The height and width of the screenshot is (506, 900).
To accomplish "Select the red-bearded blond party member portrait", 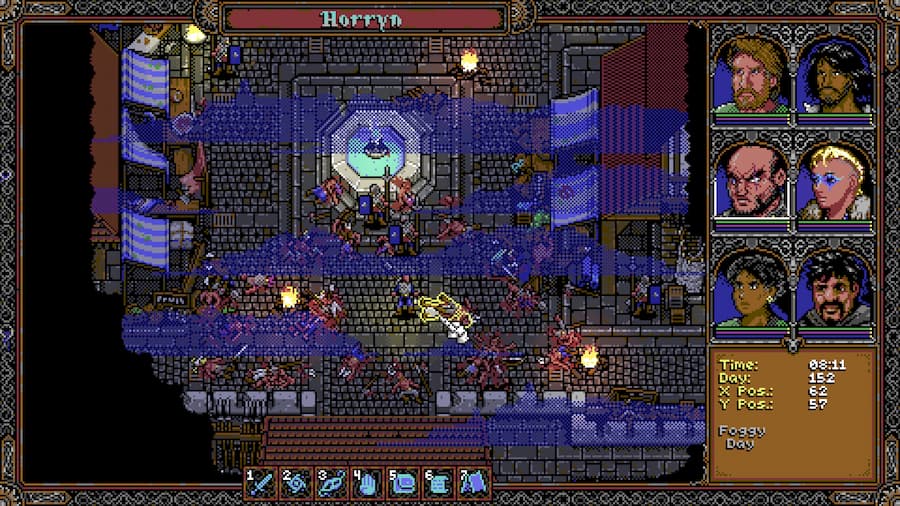I will coord(750,76).
